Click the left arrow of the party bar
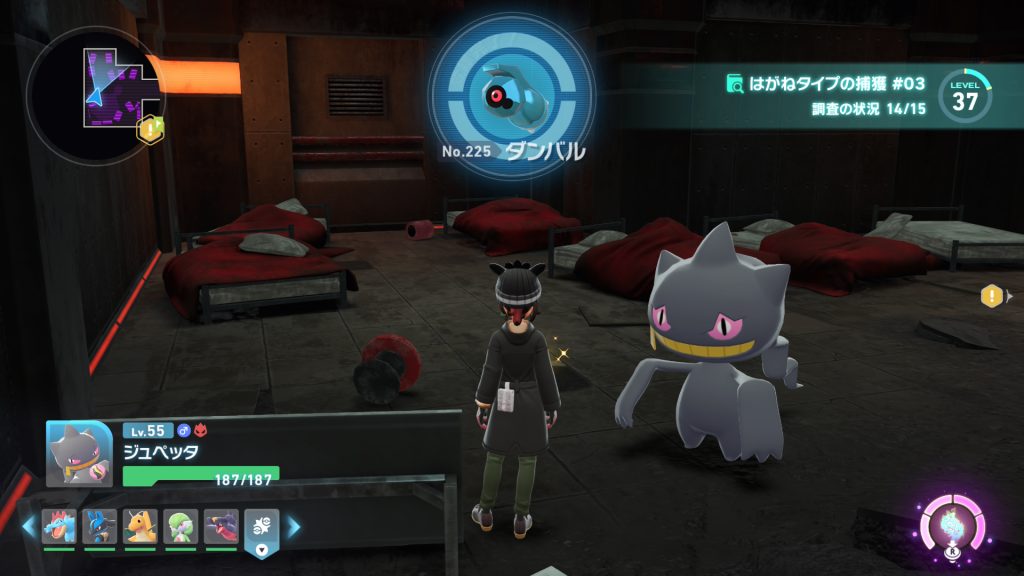The width and height of the screenshot is (1024, 576). [28, 527]
